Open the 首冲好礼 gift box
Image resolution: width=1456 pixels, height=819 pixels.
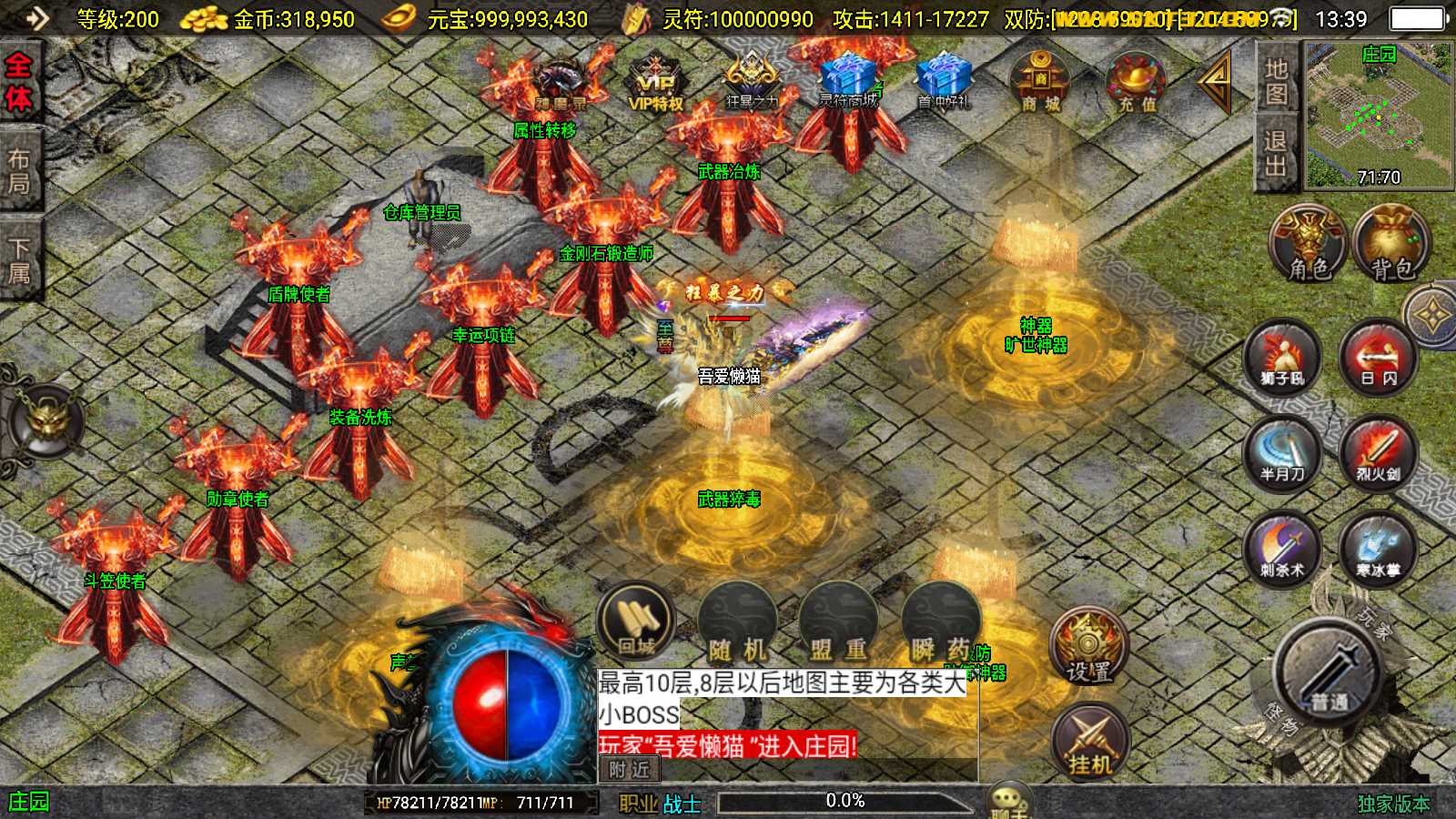click(944, 82)
